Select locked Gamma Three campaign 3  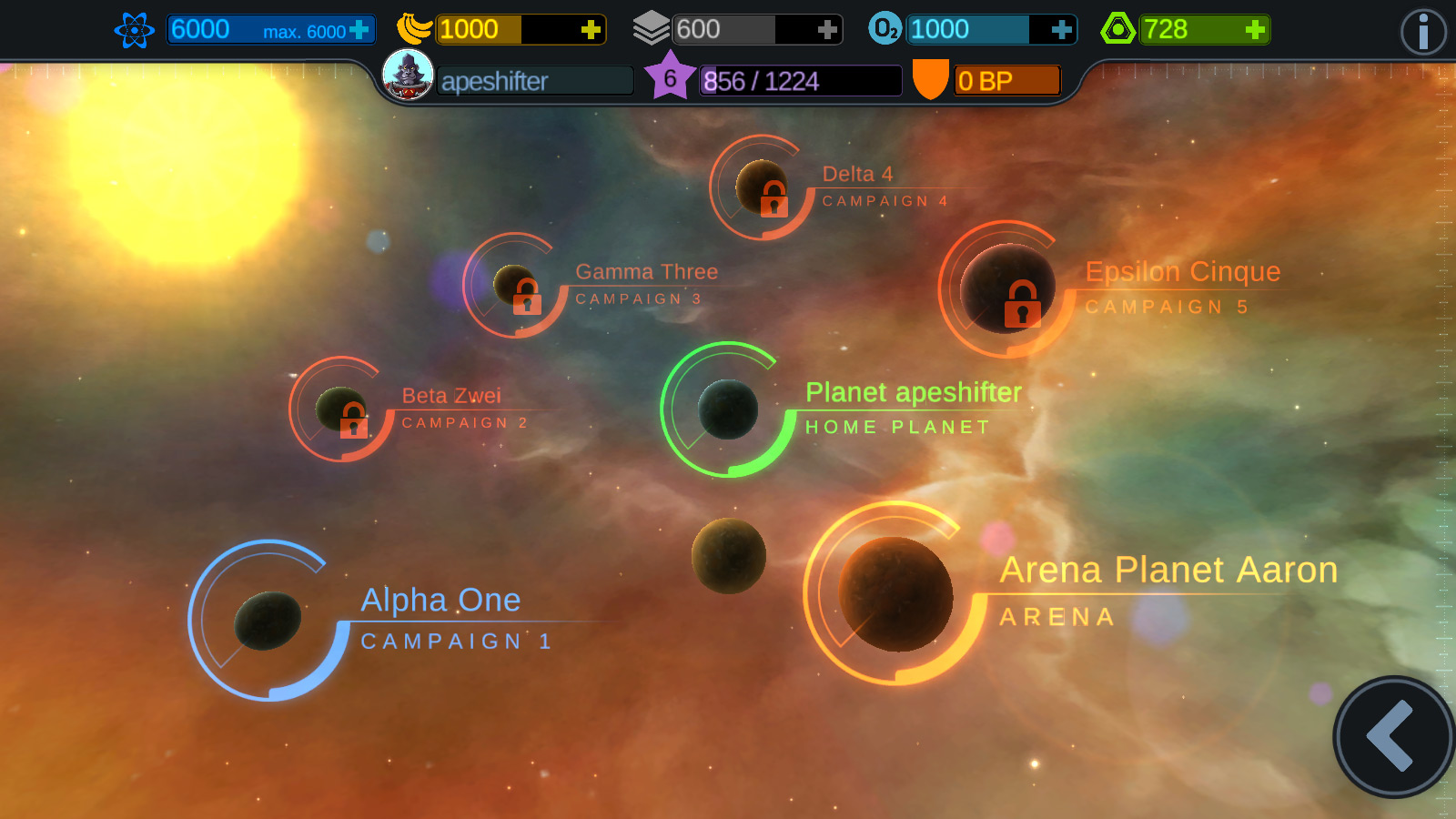[x=515, y=286]
